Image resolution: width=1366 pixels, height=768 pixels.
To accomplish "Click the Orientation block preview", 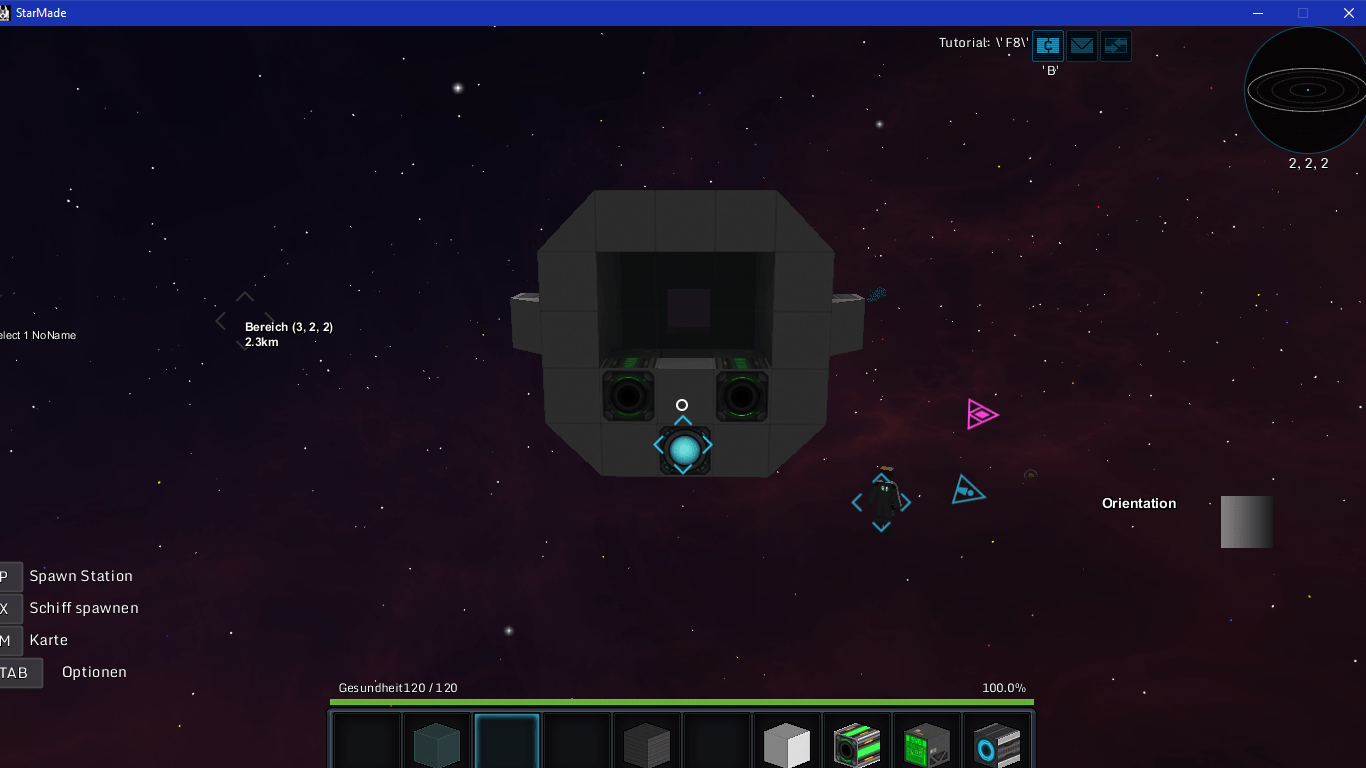I will click(x=1246, y=522).
